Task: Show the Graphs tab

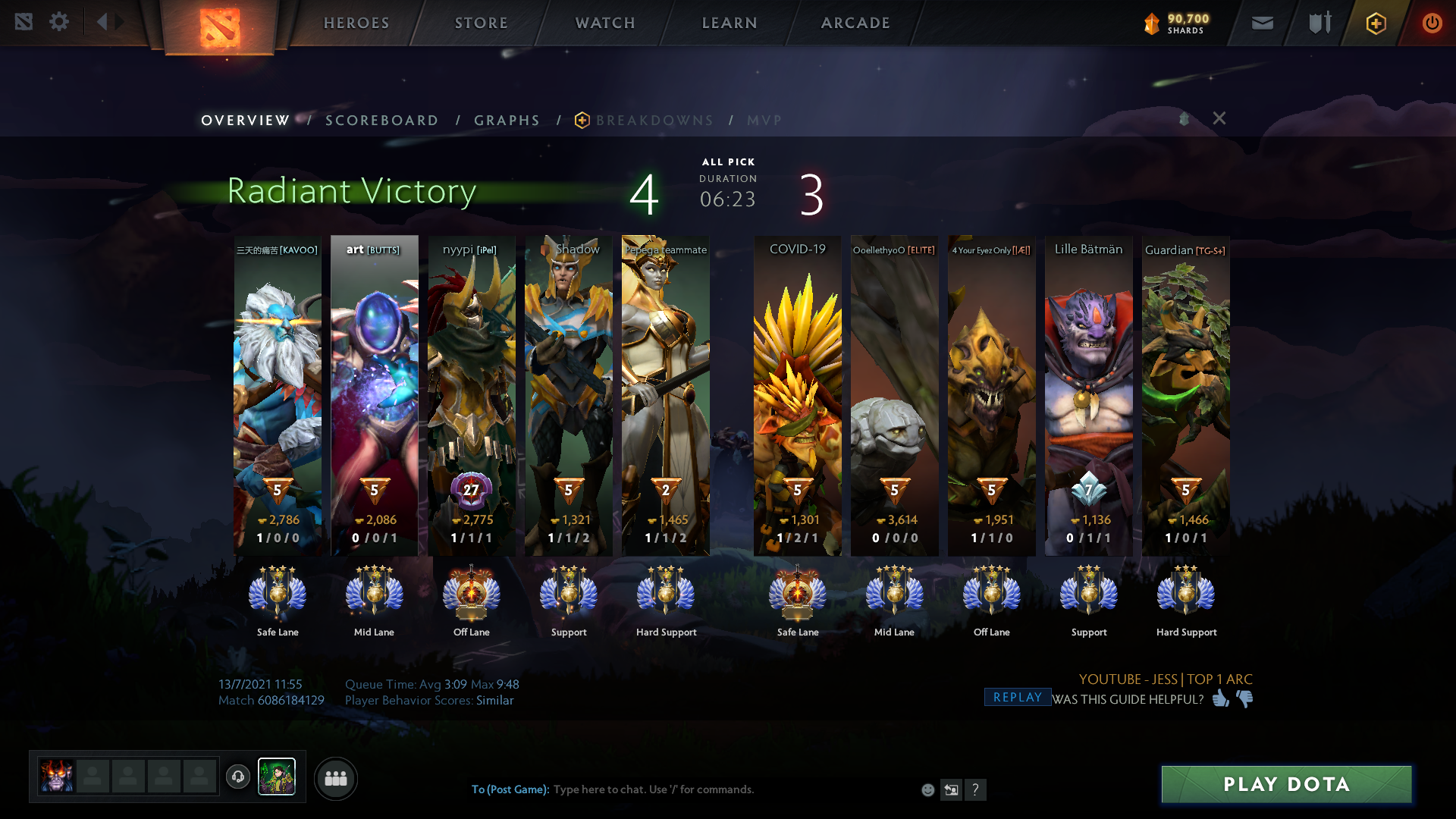Action: click(x=507, y=121)
